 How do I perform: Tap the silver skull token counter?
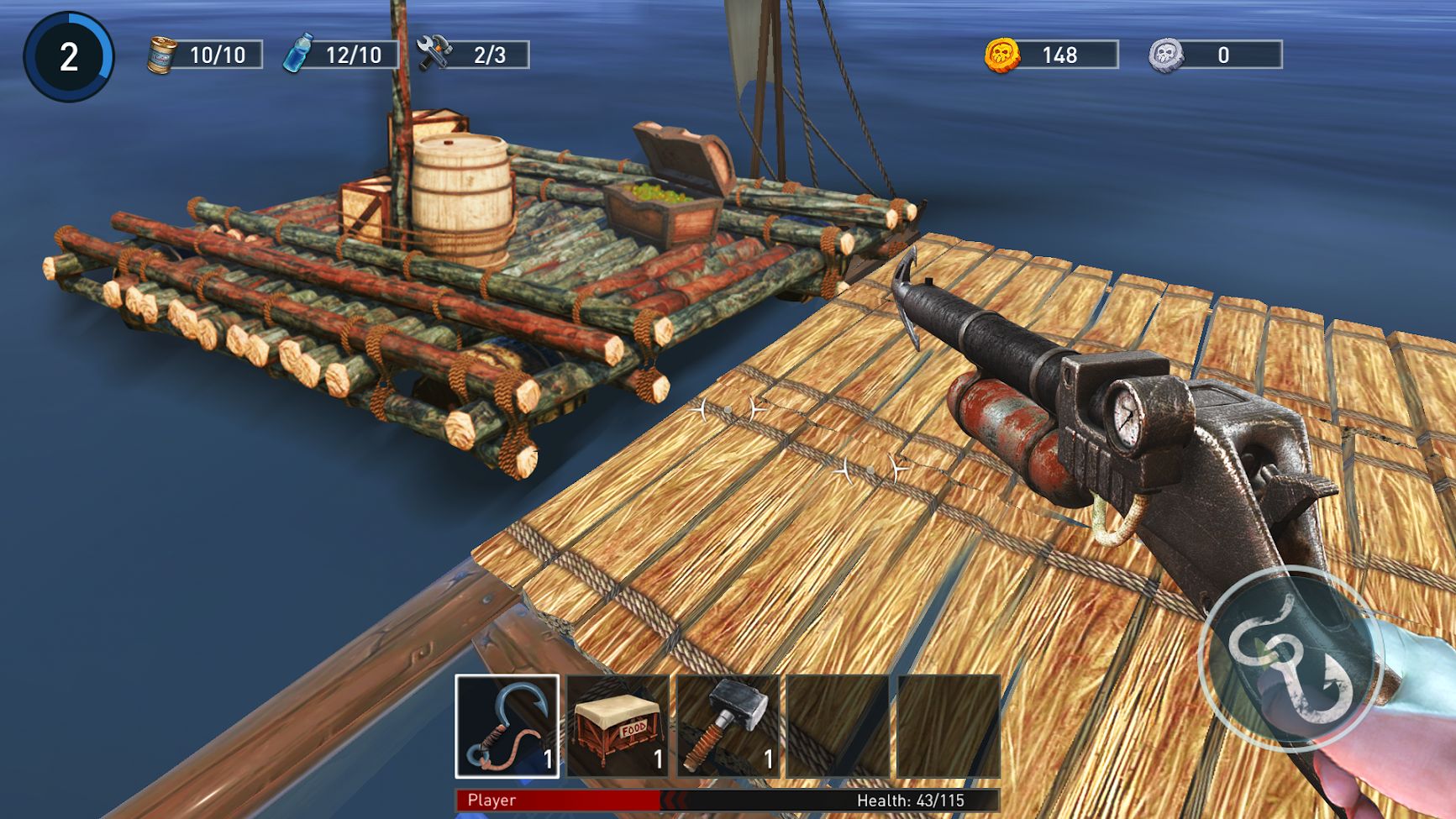(1215, 55)
